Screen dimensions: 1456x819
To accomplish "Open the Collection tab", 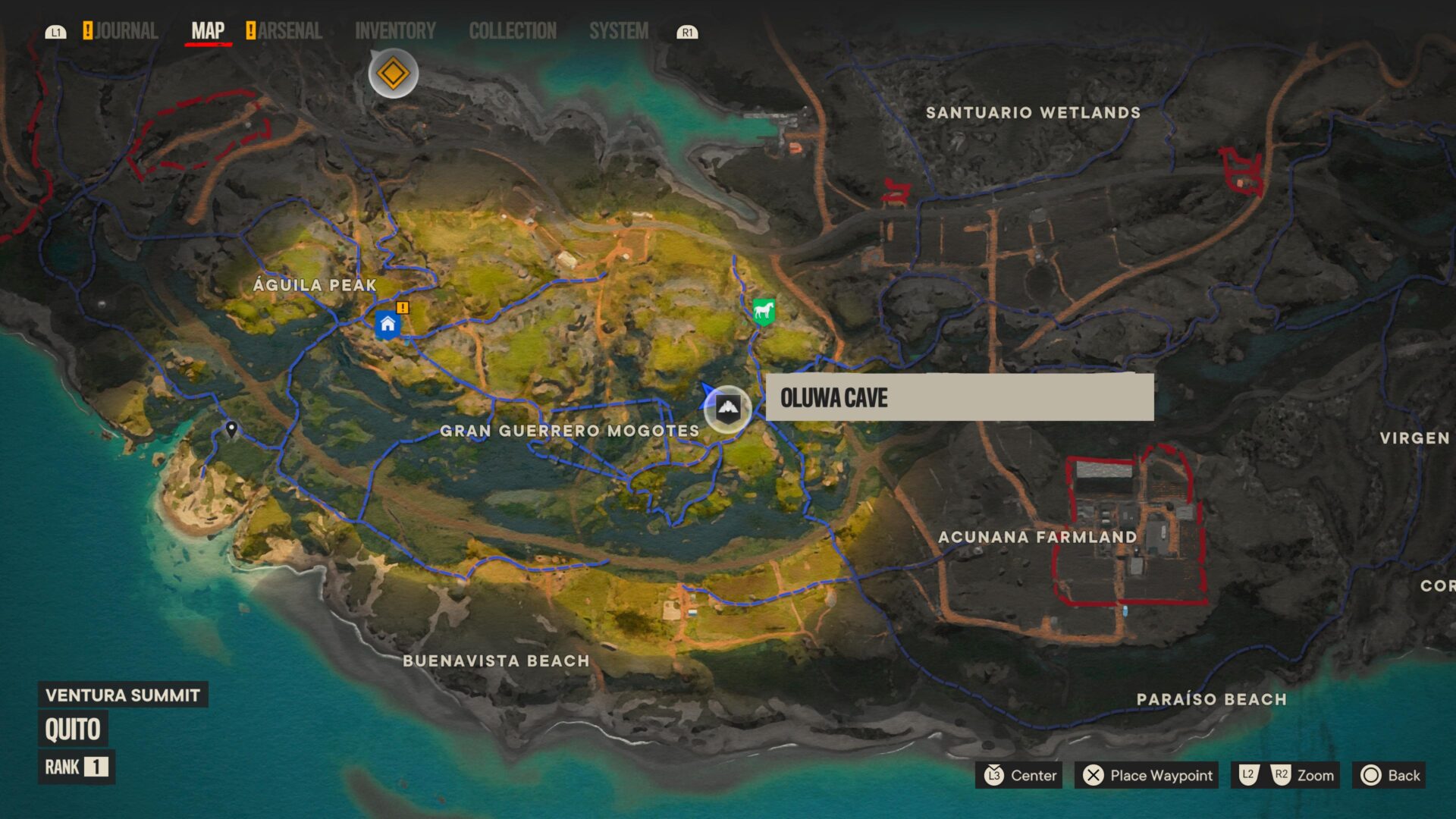I will 513,31.
